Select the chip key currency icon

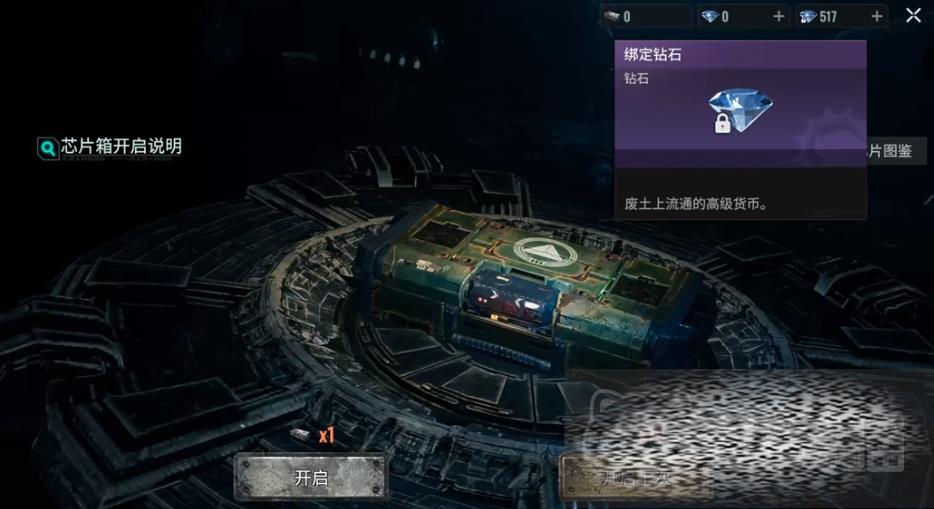pyautogui.click(x=611, y=17)
